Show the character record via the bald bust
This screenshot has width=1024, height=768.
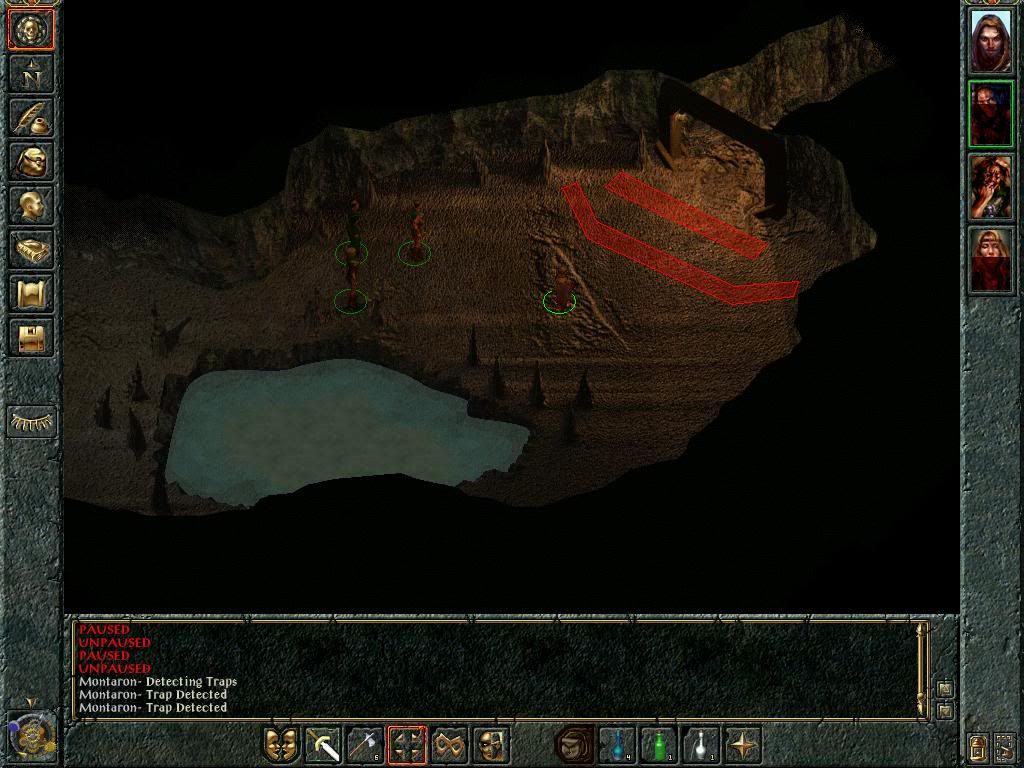click(x=30, y=206)
